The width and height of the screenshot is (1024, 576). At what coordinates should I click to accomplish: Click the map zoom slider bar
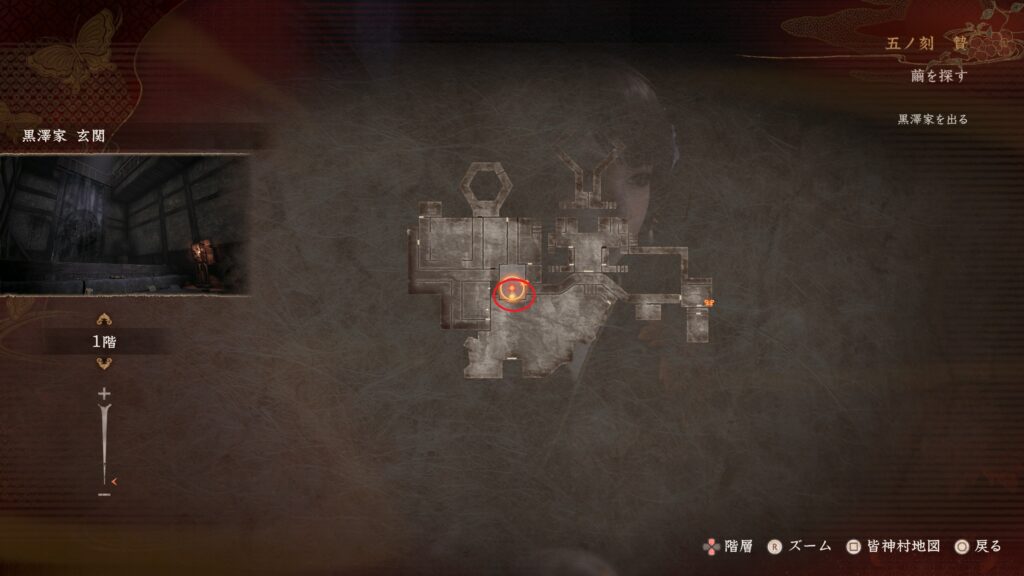pos(103,443)
